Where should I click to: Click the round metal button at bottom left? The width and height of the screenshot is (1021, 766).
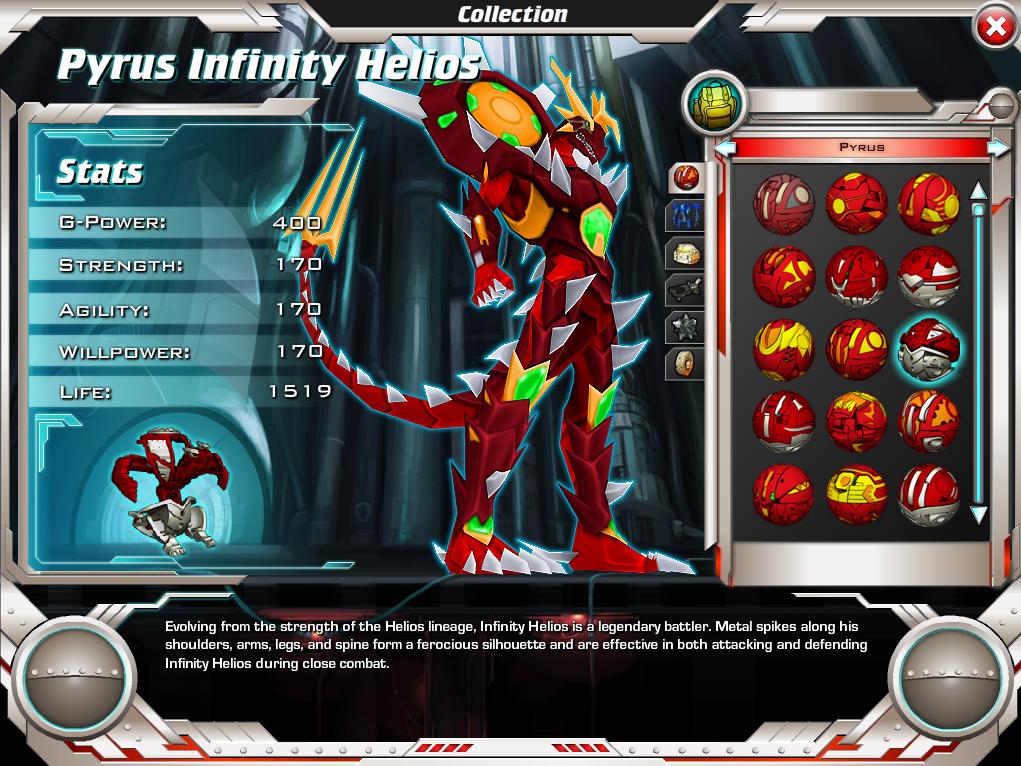tap(77, 678)
